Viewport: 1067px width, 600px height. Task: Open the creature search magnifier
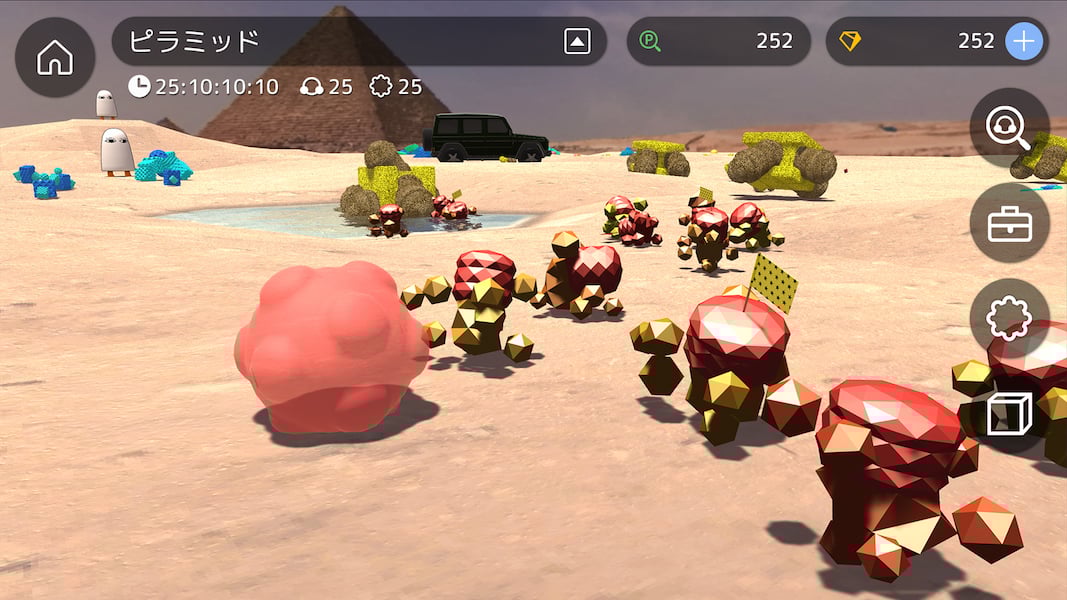pyautogui.click(x=1009, y=128)
